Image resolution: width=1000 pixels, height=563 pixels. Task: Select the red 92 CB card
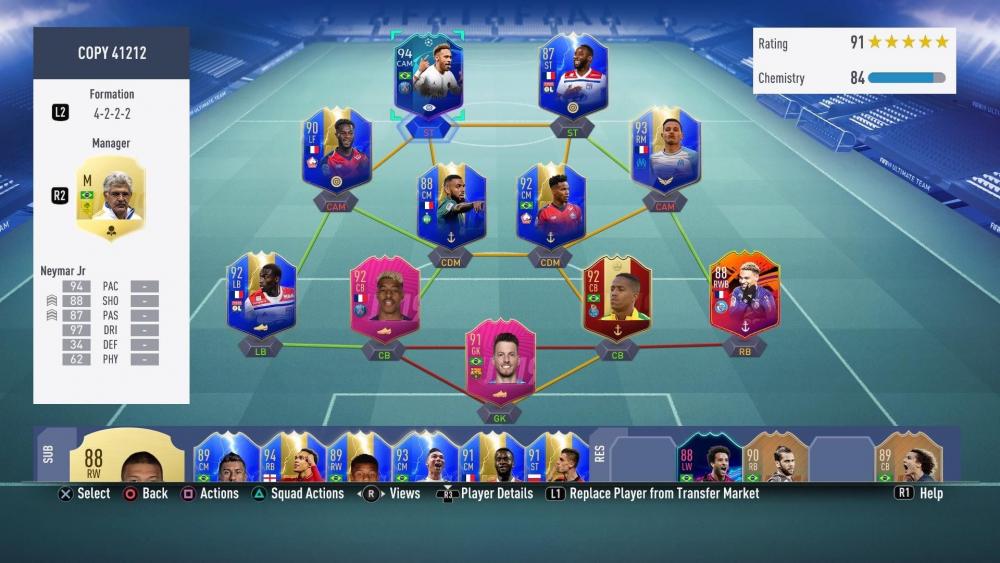(617, 295)
